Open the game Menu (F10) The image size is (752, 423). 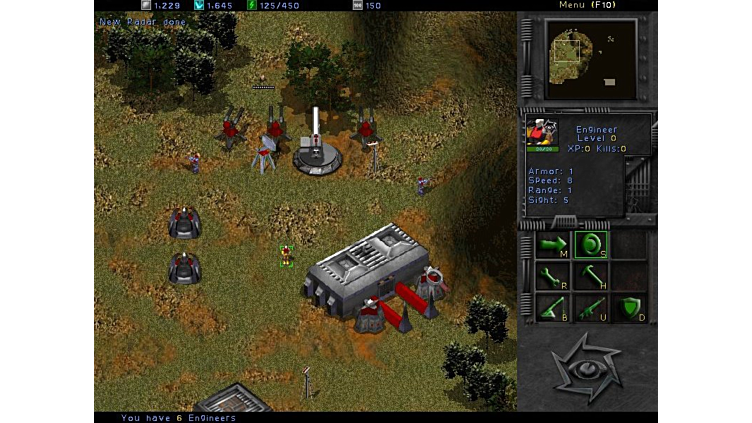coord(586,5)
